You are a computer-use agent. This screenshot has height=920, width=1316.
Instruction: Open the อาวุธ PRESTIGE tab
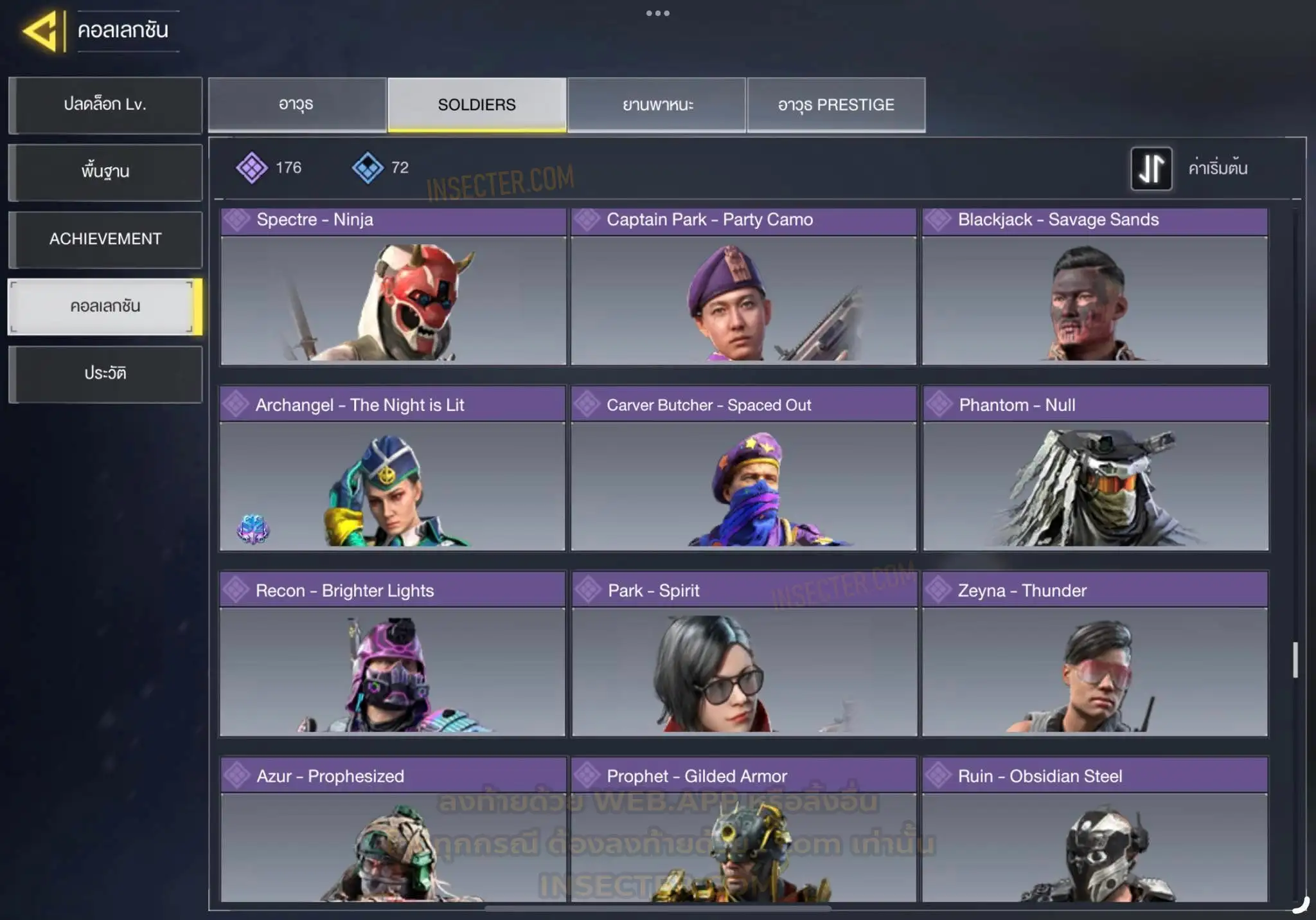click(836, 105)
